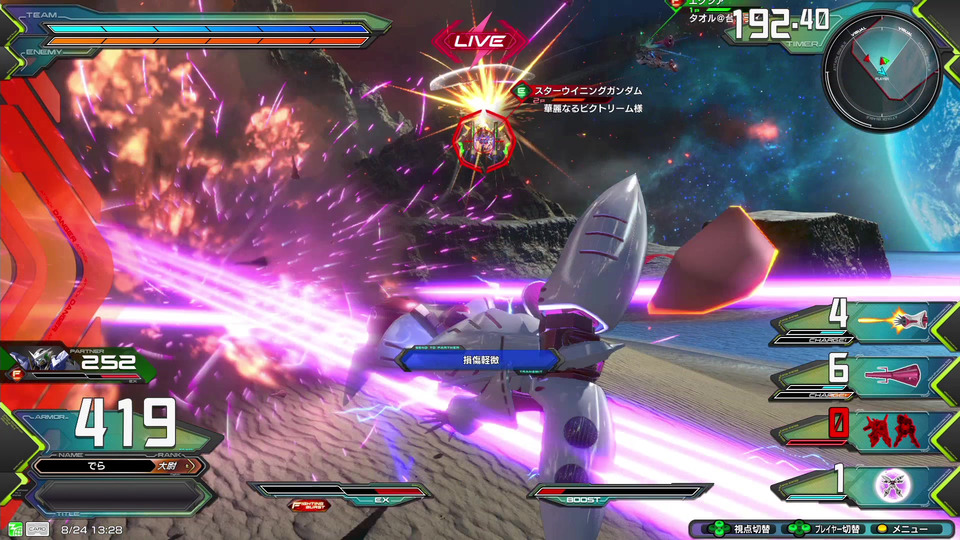
Task: Click the red LIVE broadcast badge
Action: pos(479,41)
